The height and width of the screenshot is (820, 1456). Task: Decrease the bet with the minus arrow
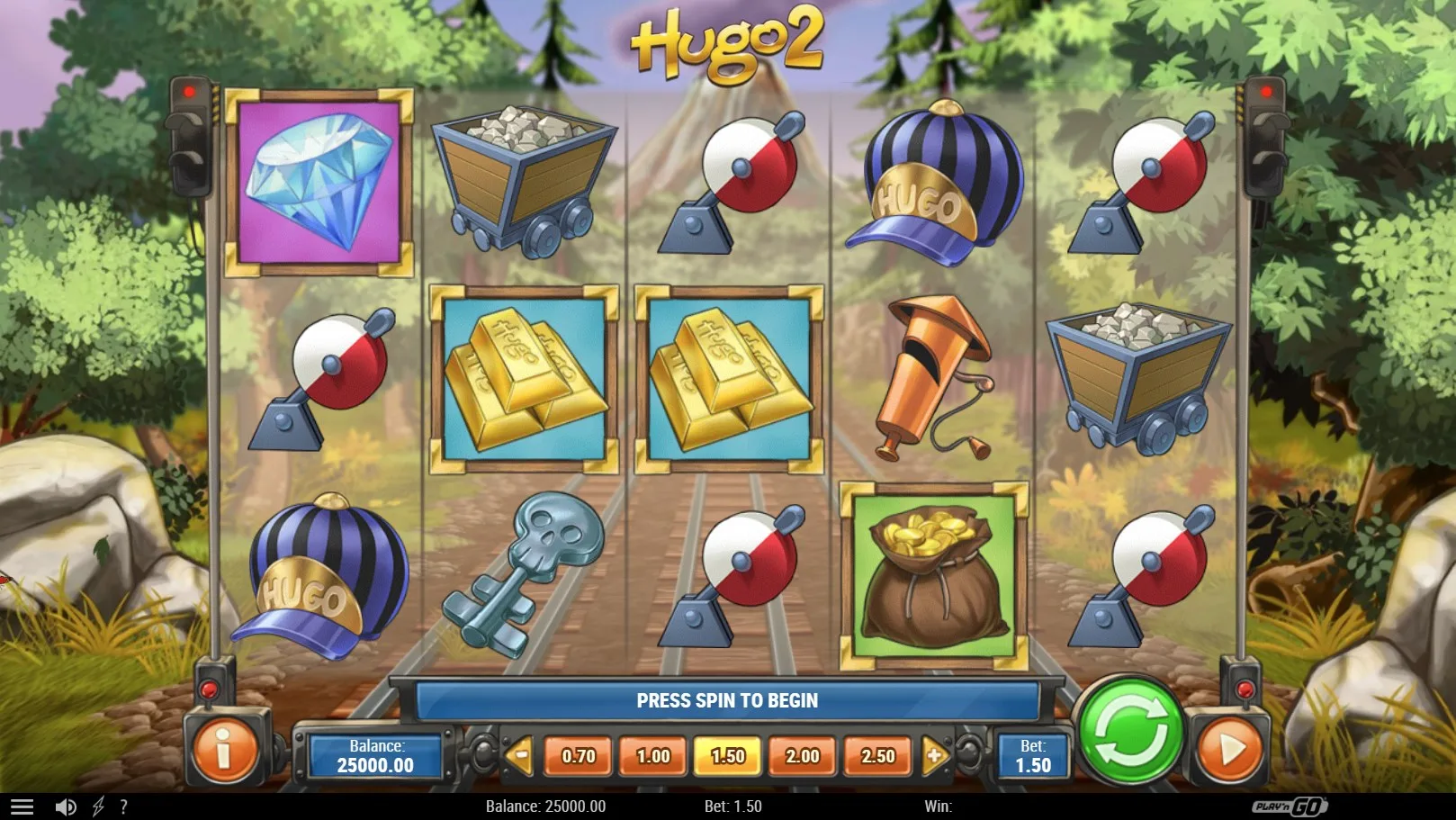pyautogui.click(x=519, y=755)
